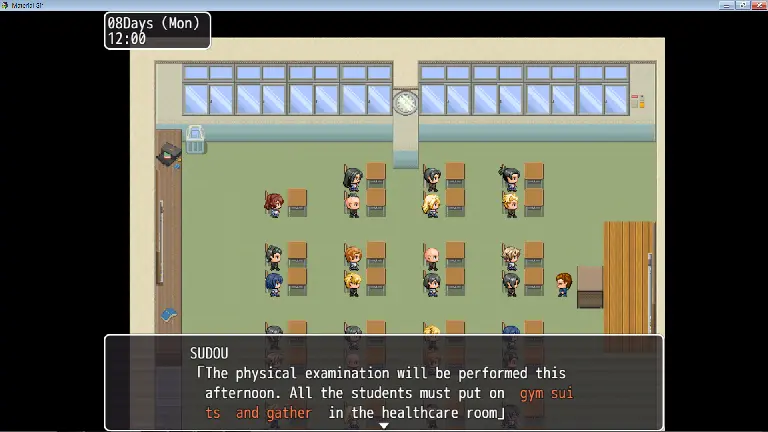The height and width of the screenshot is (432, 768).
Task: Advance dialogue with the continue arrow
Action: click(x=383, y=426)
